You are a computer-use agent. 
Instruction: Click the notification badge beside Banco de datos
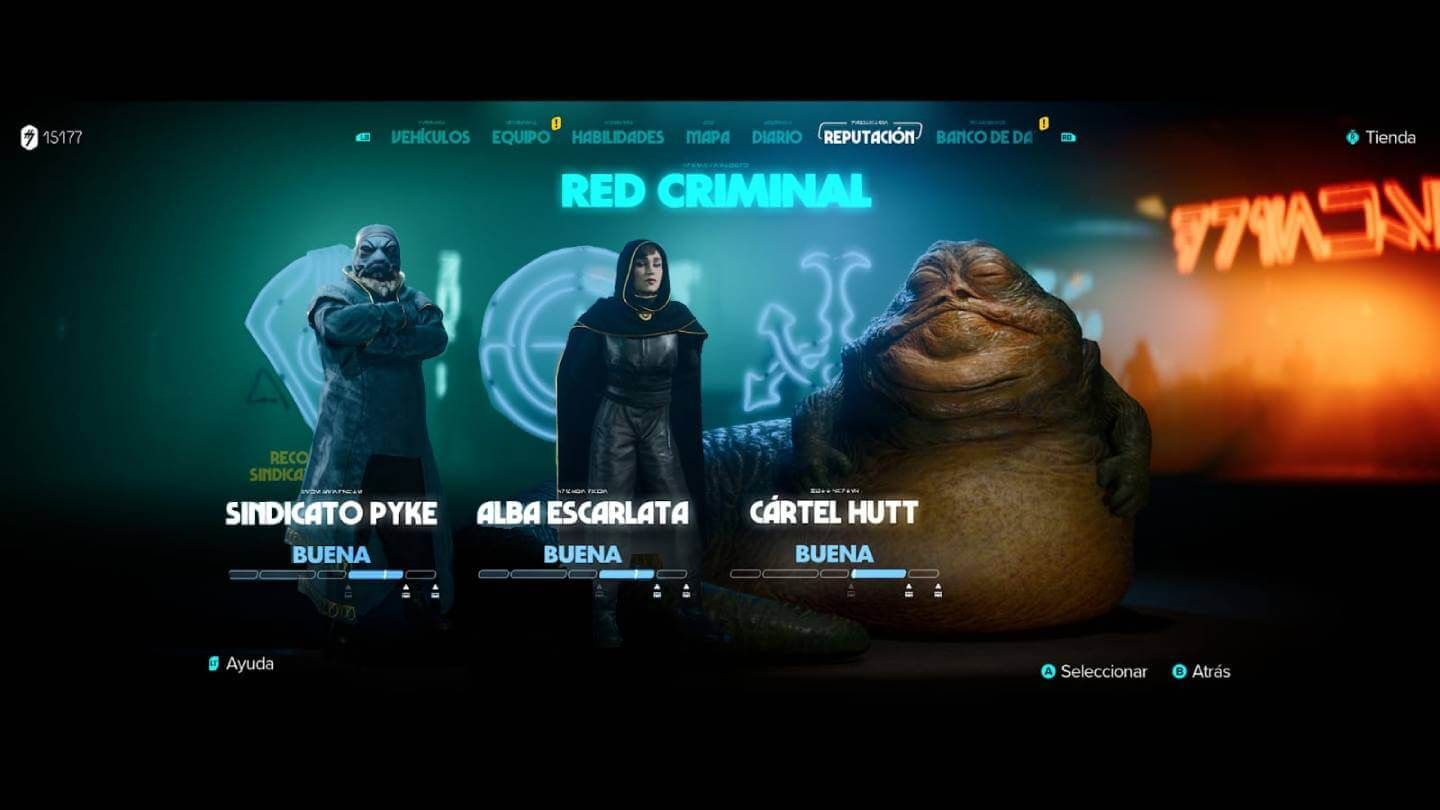pyautogui.click(x=1043, y=123)
